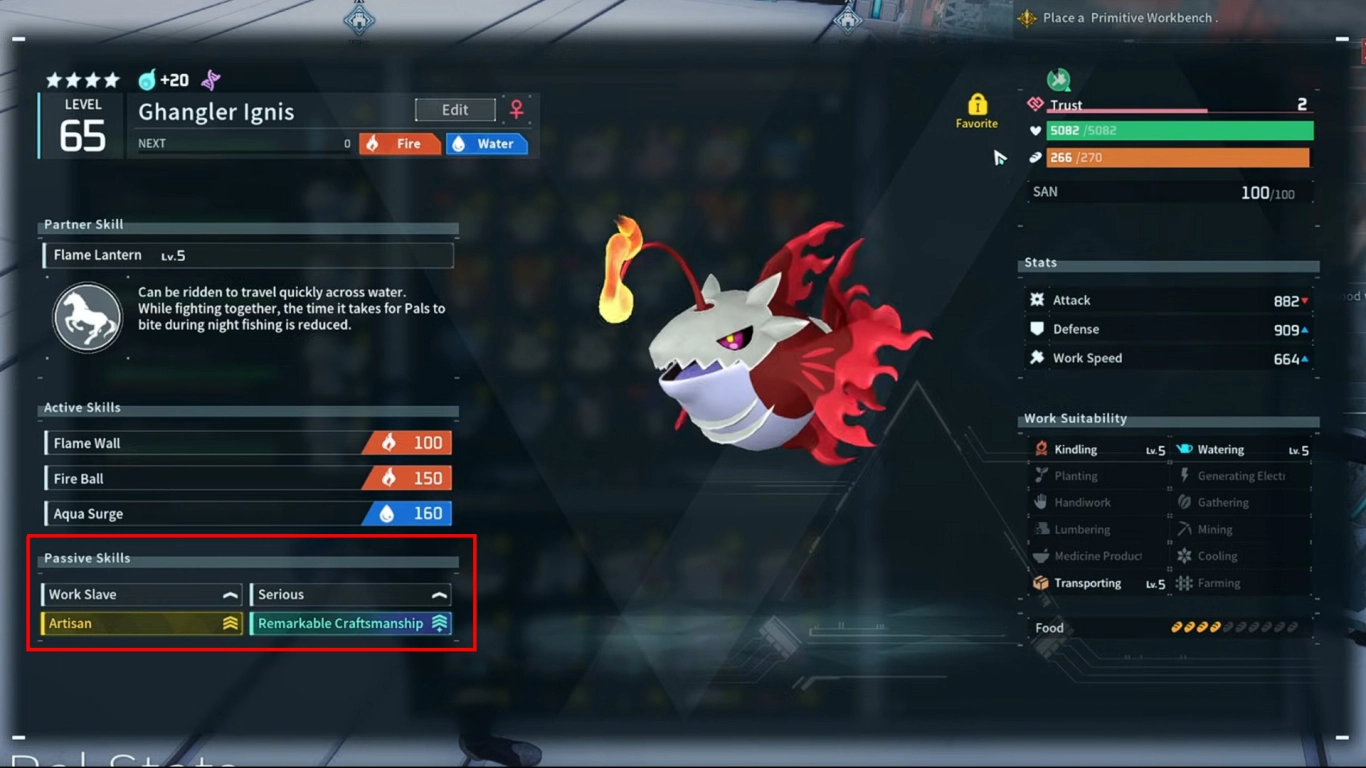Expand Remarkable Craftsmanship passive skill
Image resolution: width=1366 pixels, height=768 pixels.
coord(350,623)
